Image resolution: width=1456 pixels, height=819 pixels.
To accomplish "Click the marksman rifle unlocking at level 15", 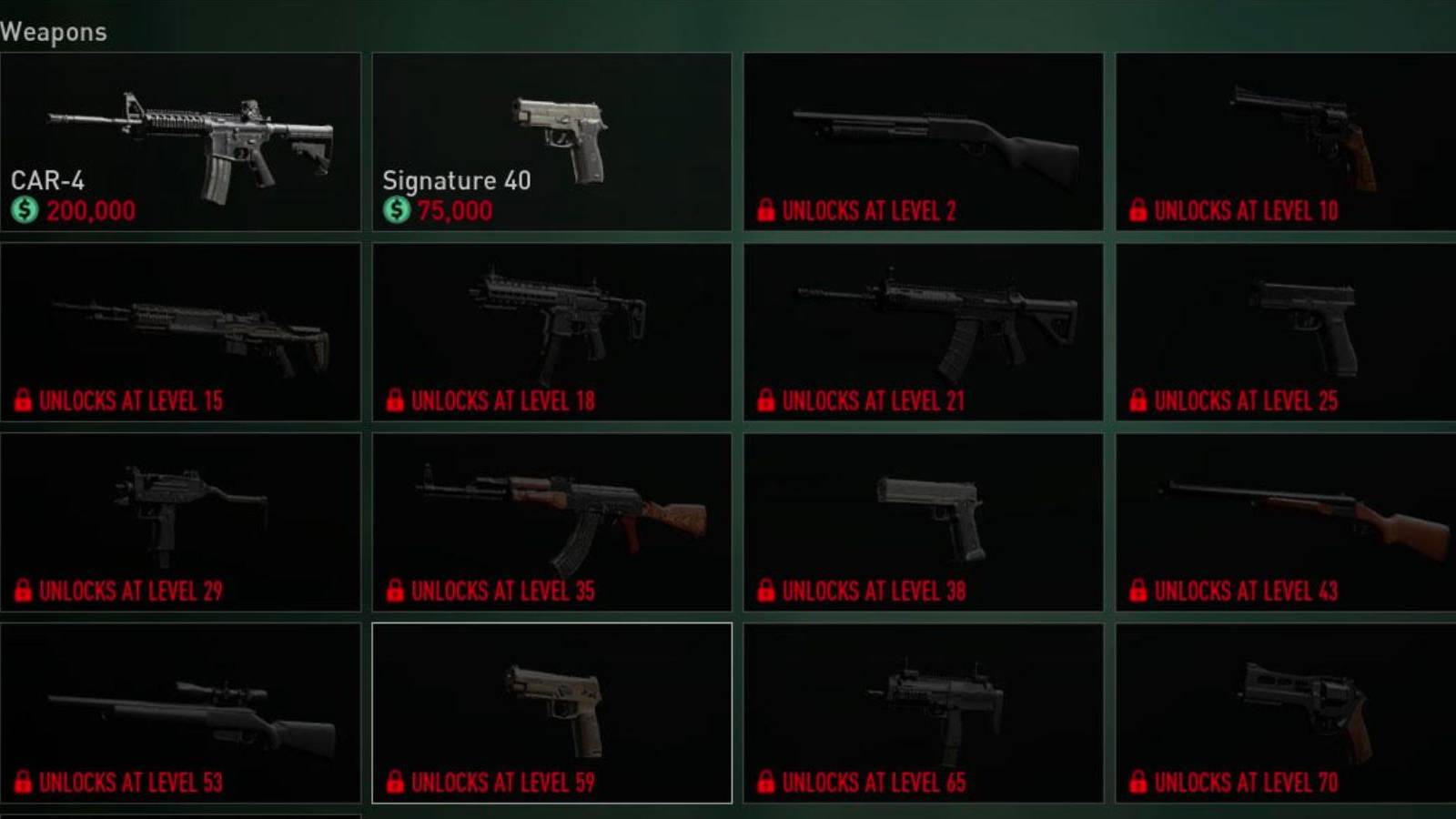I will [182, 328].
